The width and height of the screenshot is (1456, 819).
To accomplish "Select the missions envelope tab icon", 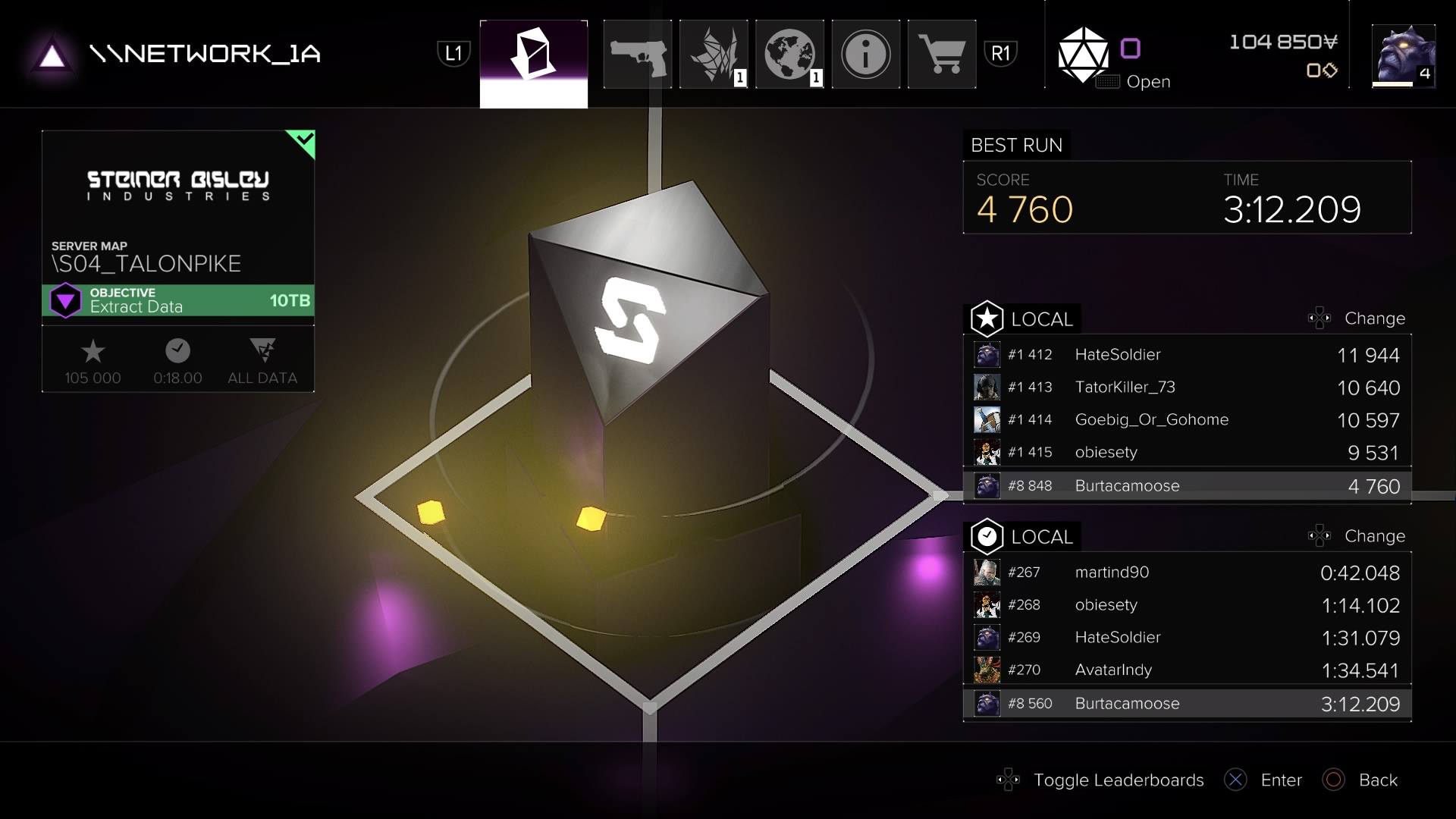I will (533, 54).
